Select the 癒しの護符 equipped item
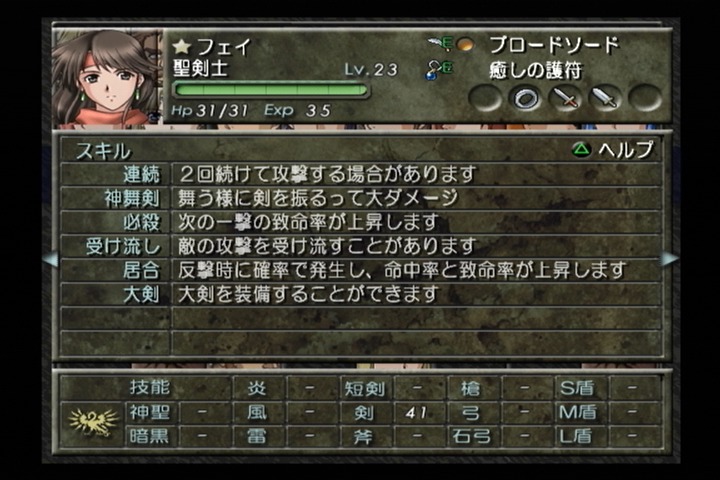This screenshot has height=480, width=720. [x=538, y=71]
